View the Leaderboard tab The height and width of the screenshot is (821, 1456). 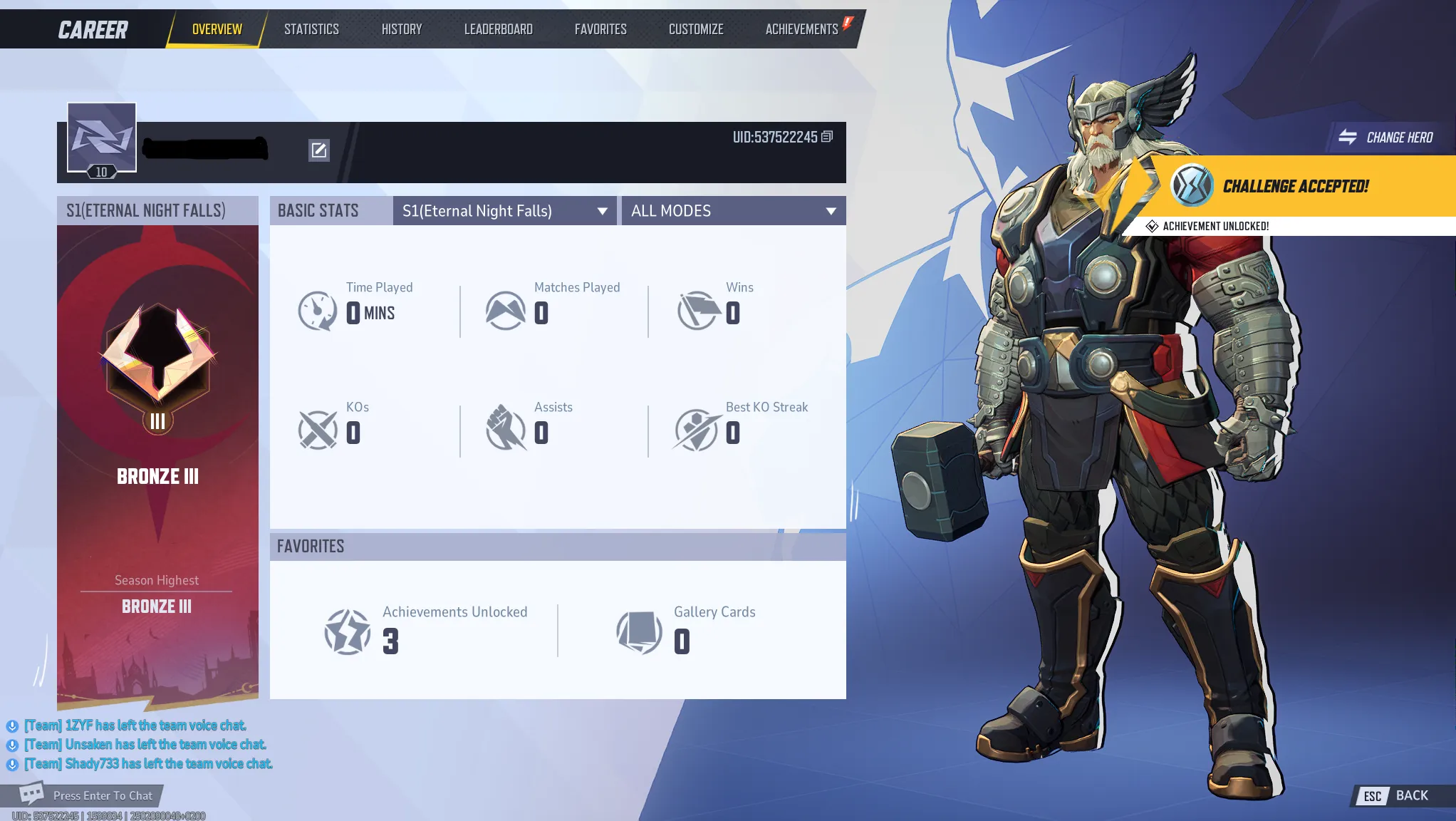(498, 29)
